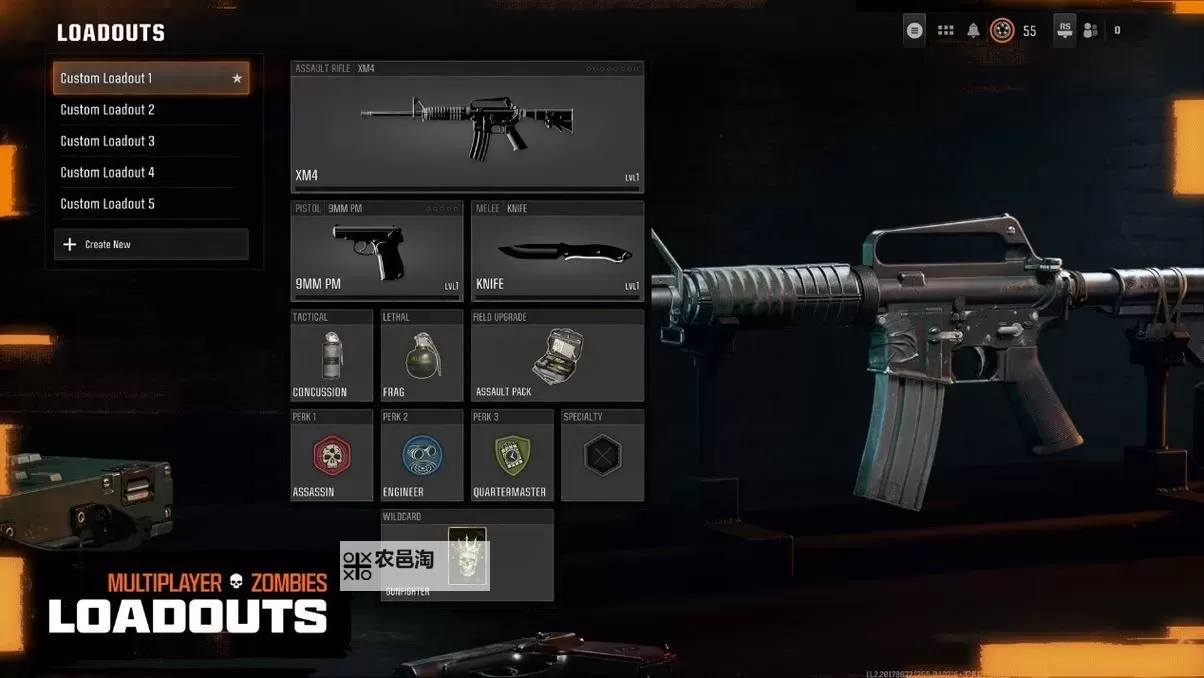
Task: Pick Custom Loadout 5
Action: click(150, 204)
